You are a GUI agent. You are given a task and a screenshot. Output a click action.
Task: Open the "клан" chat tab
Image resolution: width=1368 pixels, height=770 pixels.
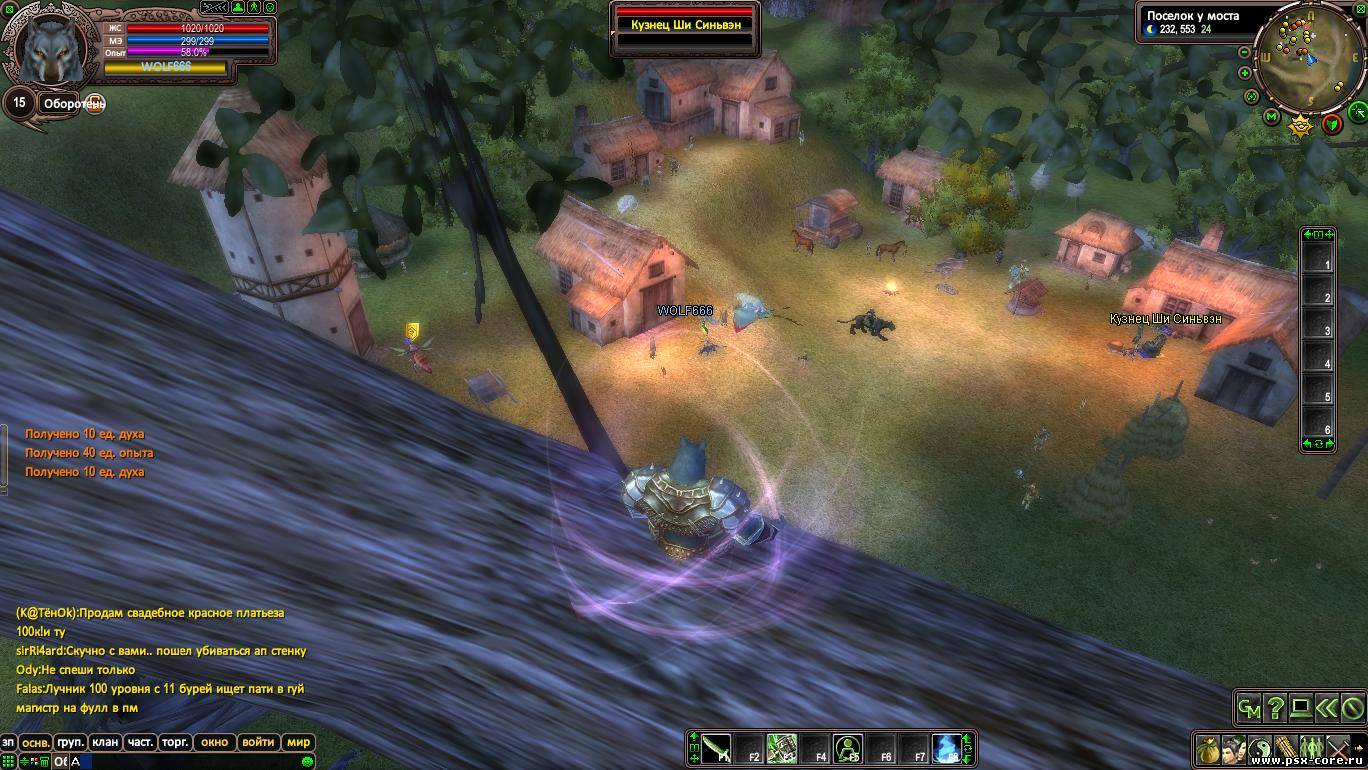(105, 743)
